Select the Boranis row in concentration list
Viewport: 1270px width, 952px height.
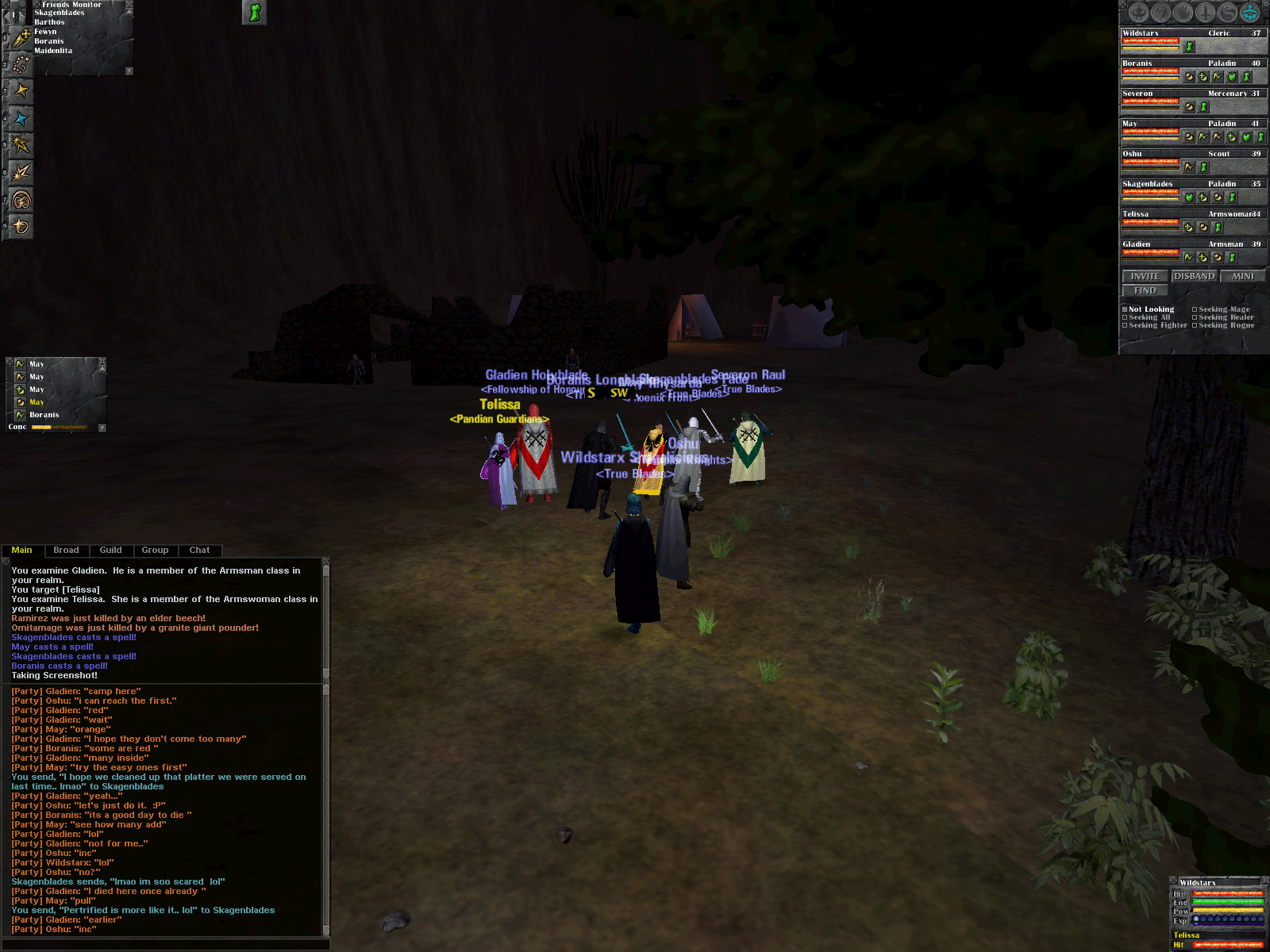click(44, 415)
